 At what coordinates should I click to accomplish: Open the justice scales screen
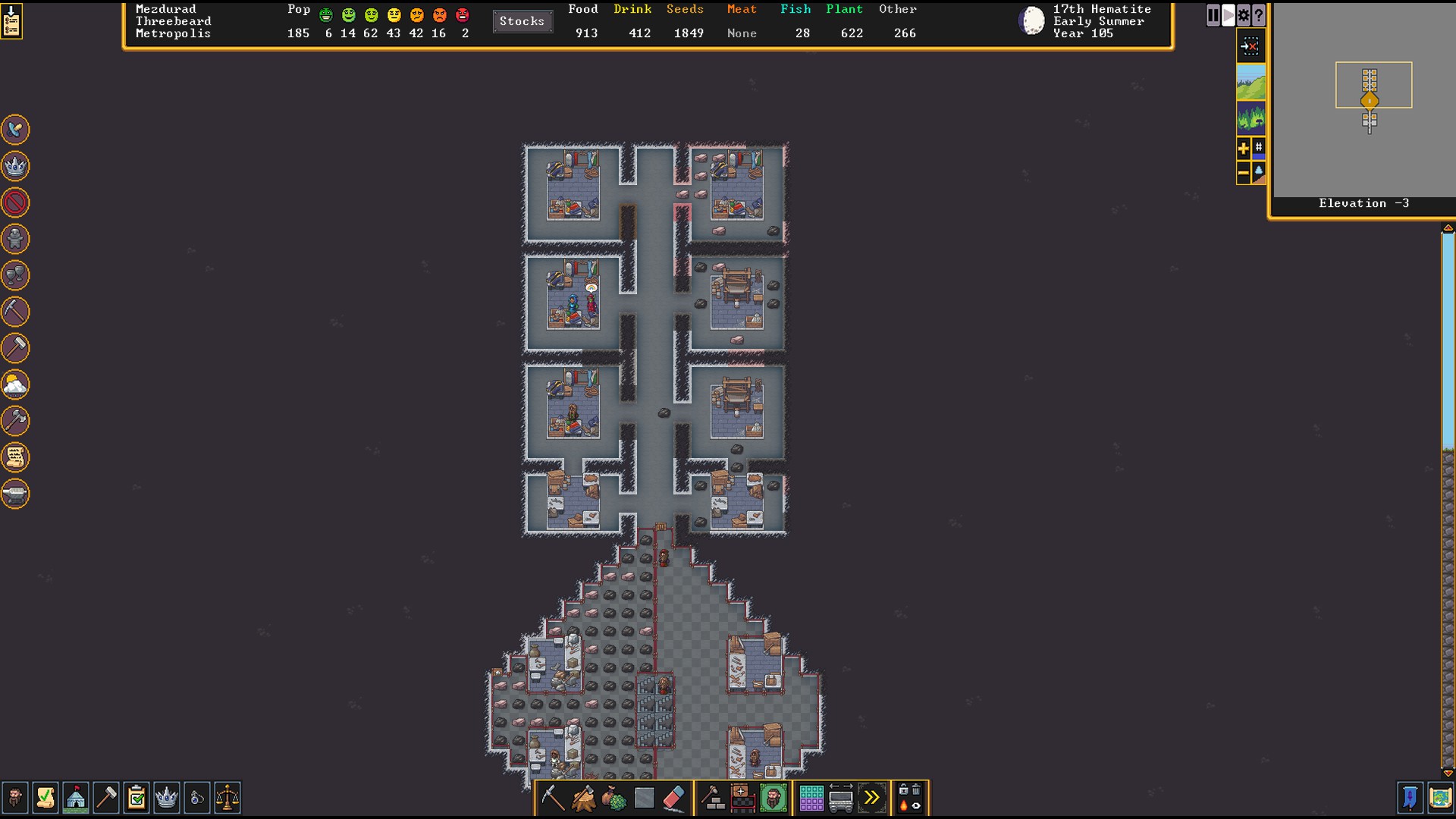227,798
